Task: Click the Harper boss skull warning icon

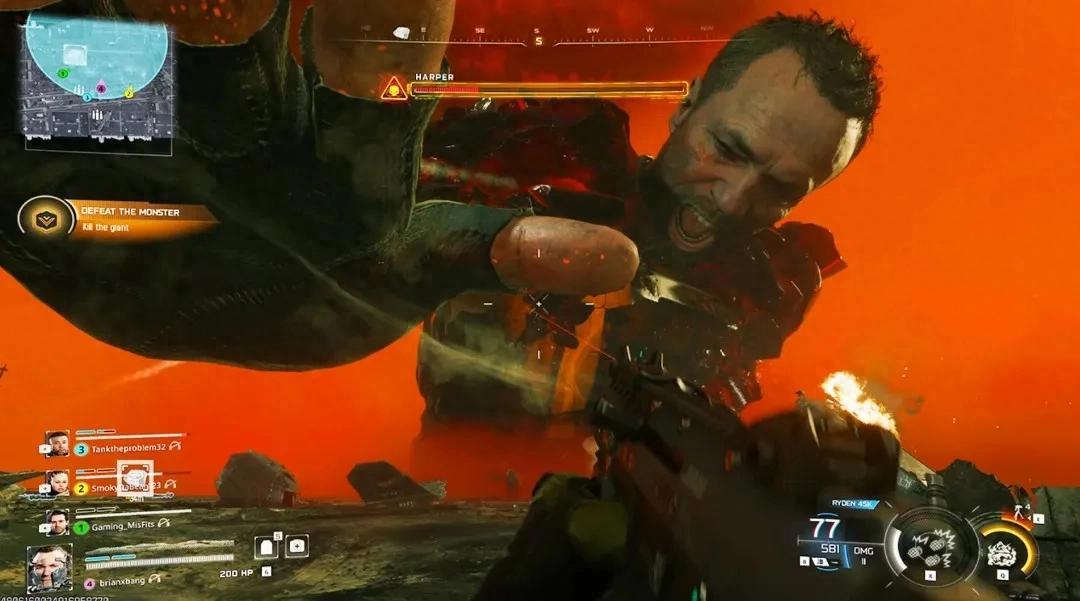Action: pos(394,89)
